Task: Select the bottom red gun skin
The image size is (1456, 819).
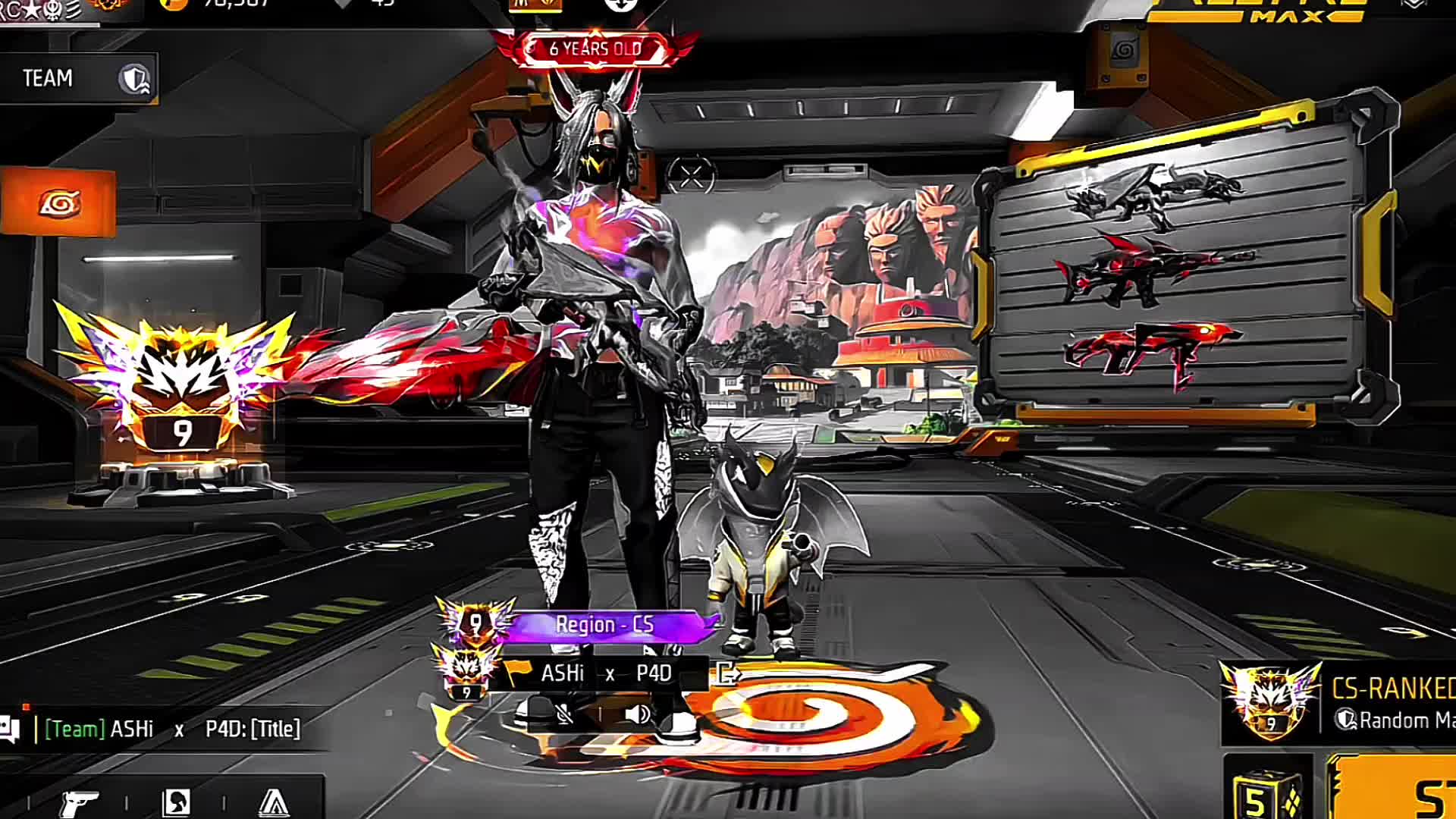Action: click(1149, 353)
